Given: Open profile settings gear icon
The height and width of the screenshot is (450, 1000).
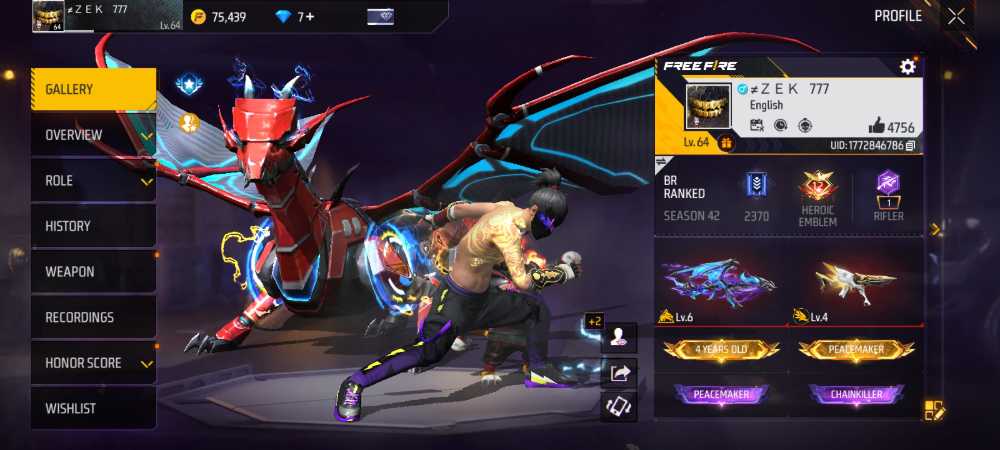Looking at the screenshot, I should [907, 67].
